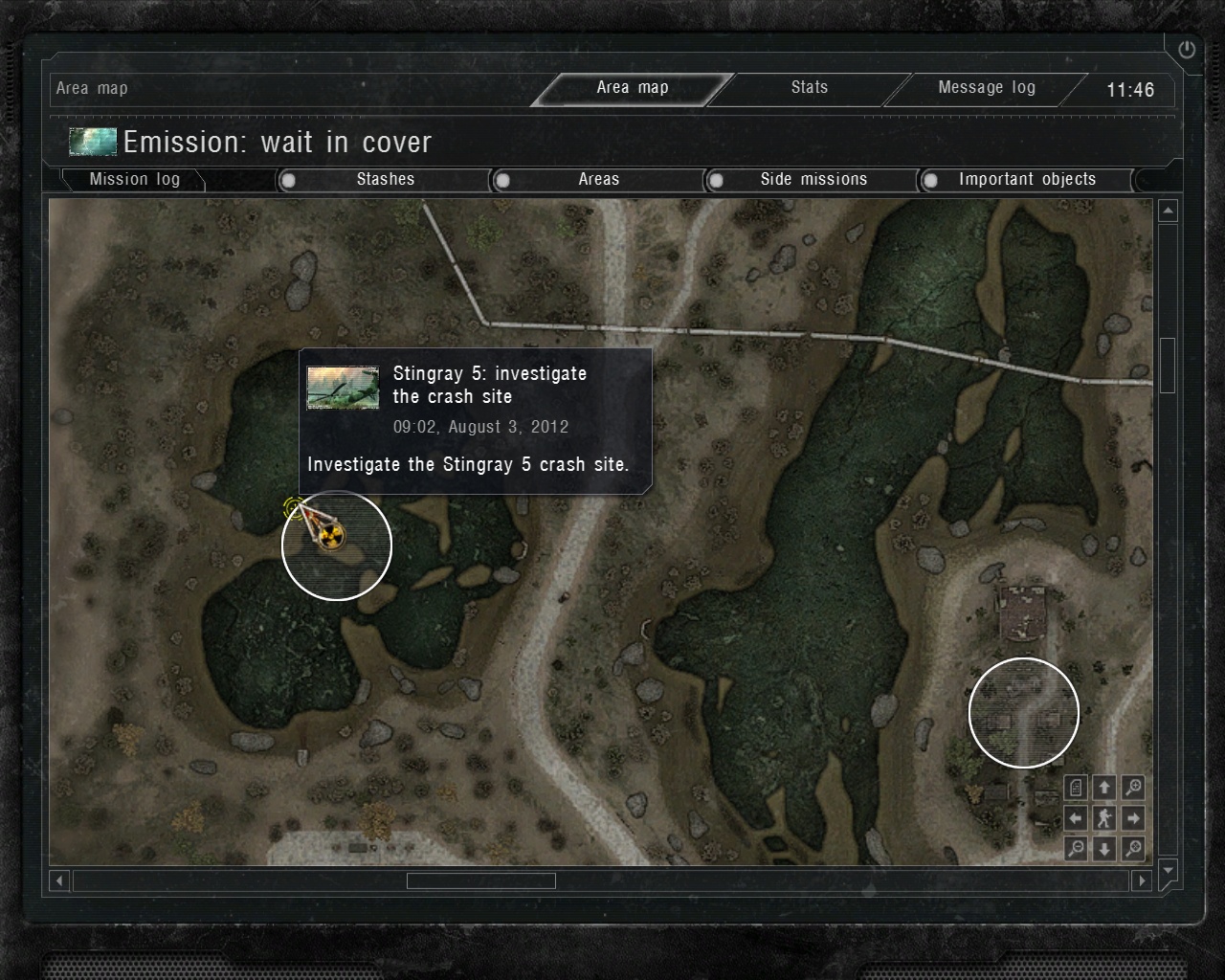Center map on the player icon
This screenshot has width=1225, height=980.
point(1104,818)
